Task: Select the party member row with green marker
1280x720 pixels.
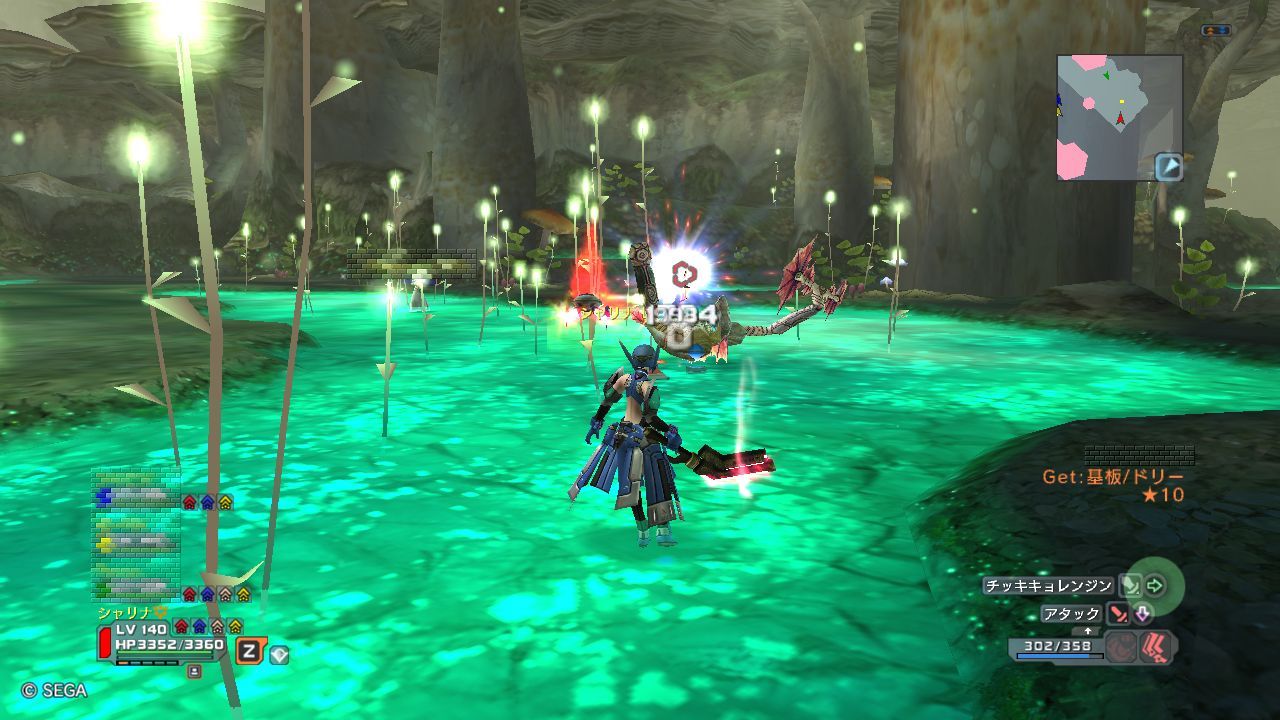Action: tap(137, 588)
